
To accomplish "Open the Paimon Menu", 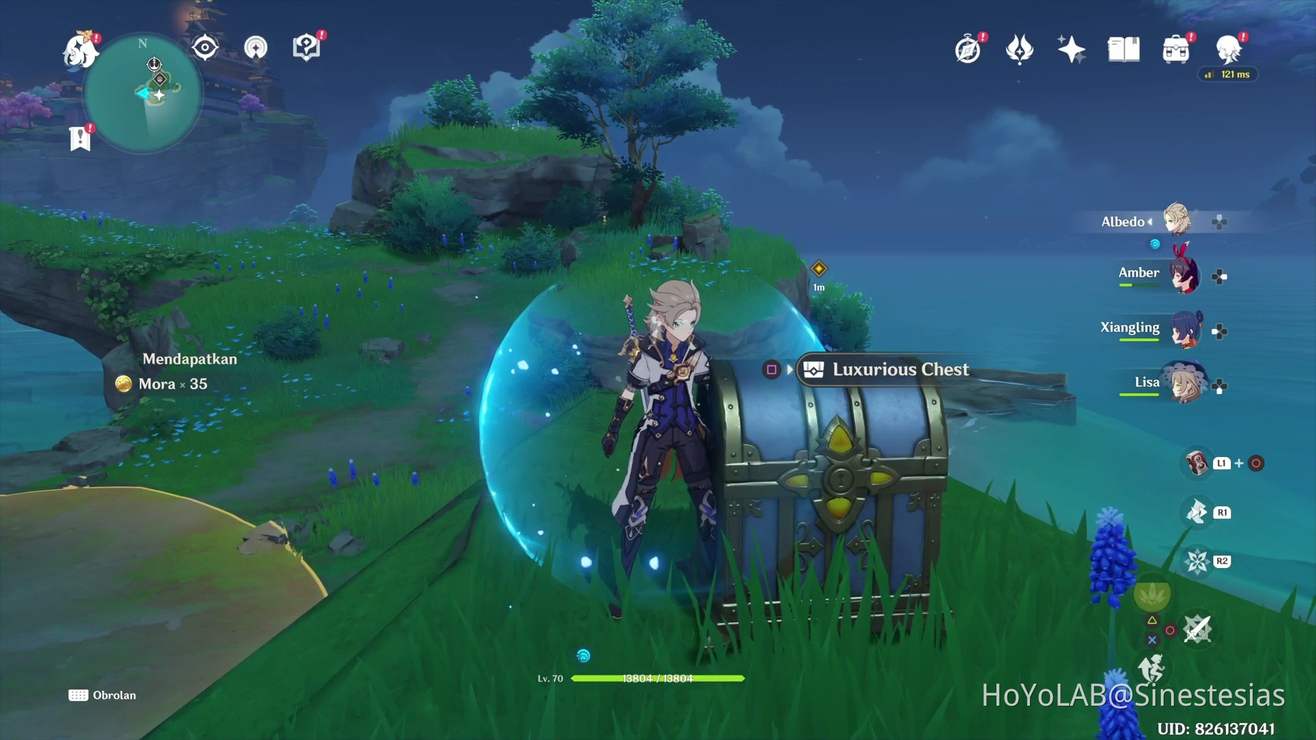I will [78, 48].
